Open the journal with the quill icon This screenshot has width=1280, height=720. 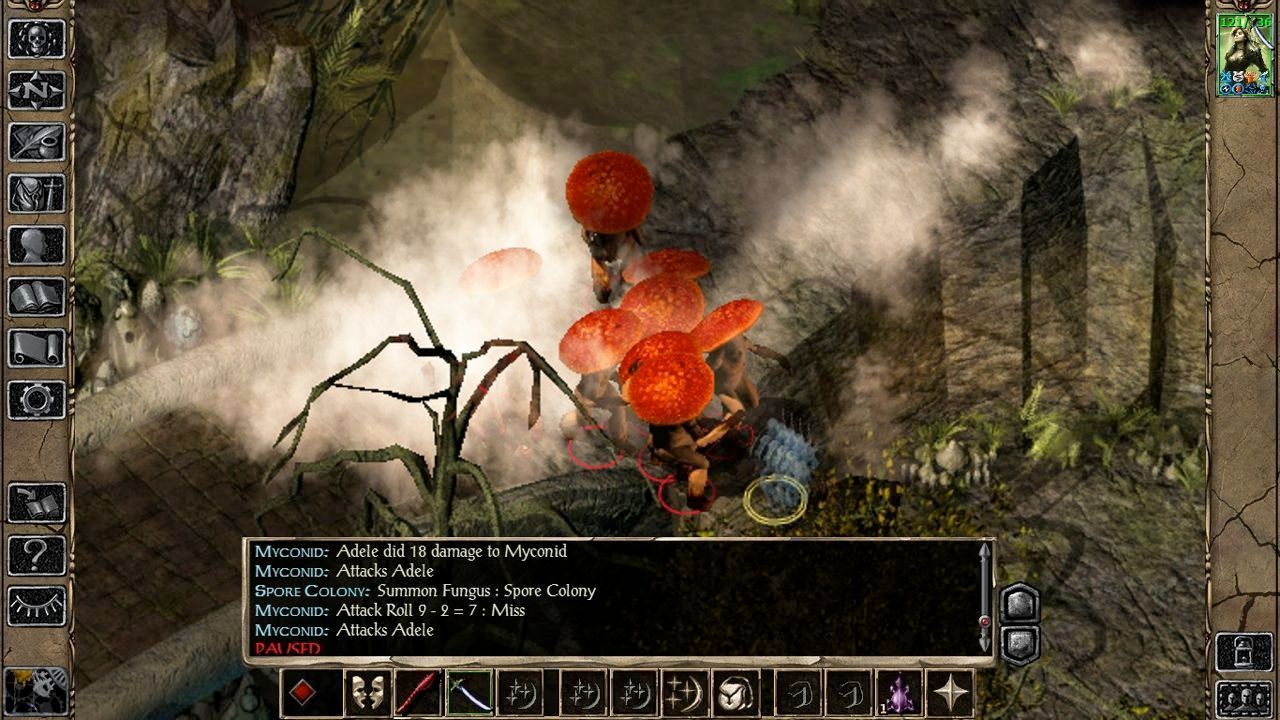(37, 142)
